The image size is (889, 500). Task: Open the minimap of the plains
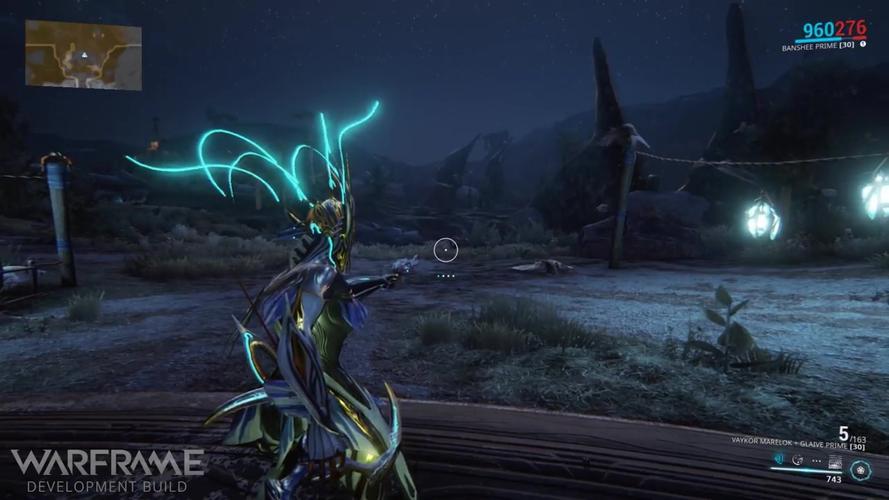click(x=83, y=54)
